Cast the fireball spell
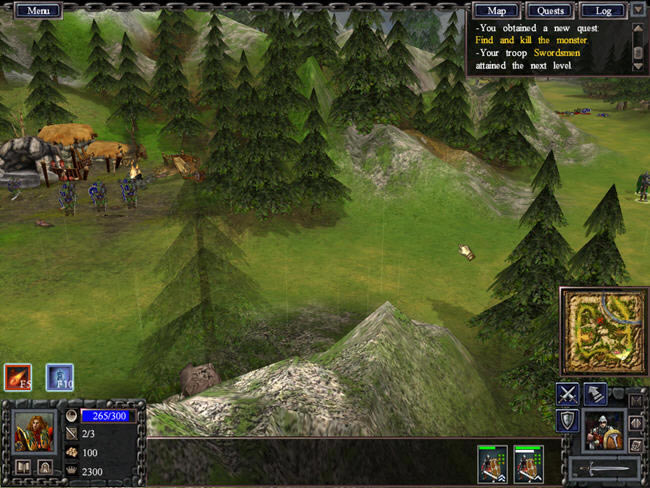 click(x=18, y=378)
